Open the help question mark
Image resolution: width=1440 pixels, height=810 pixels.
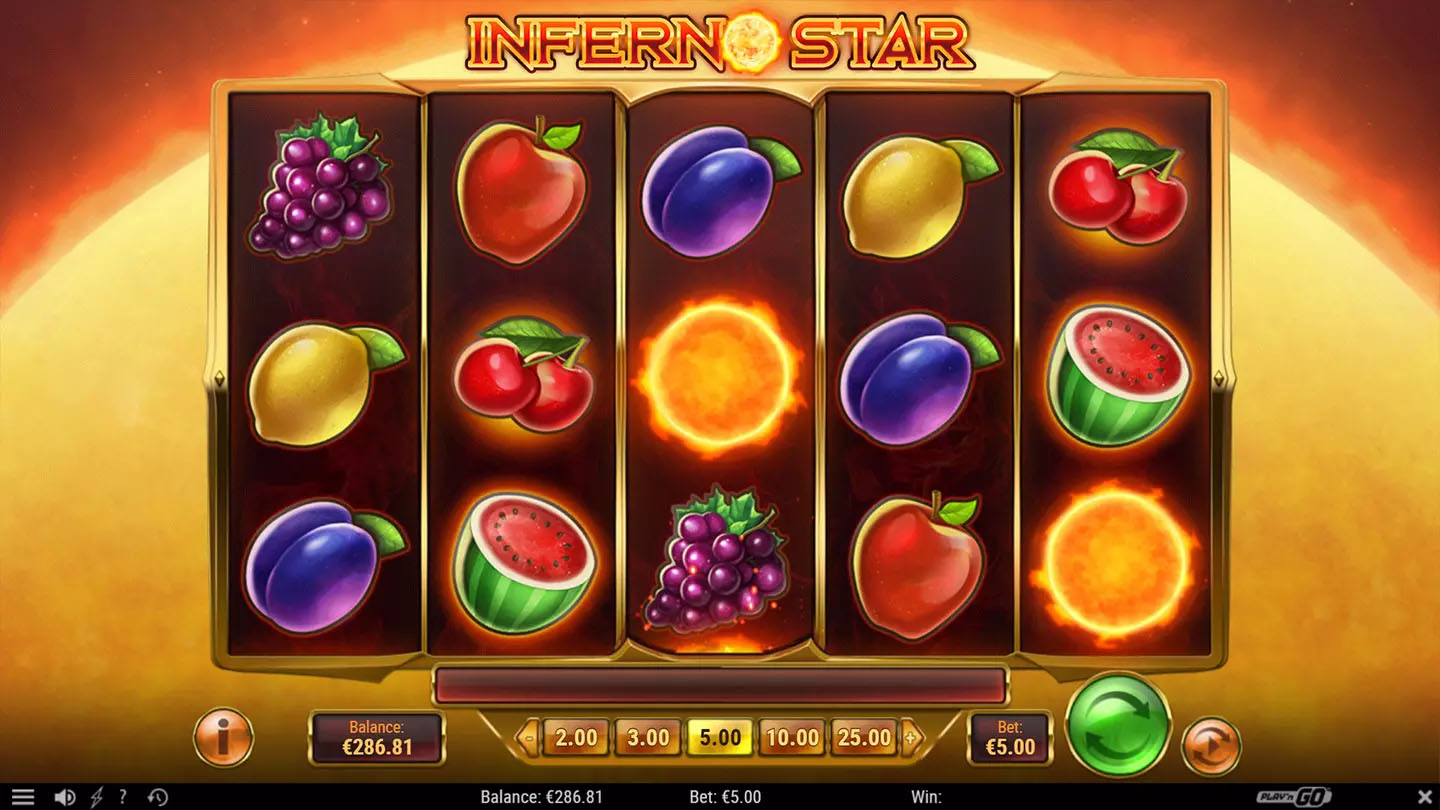pos(123,797)
